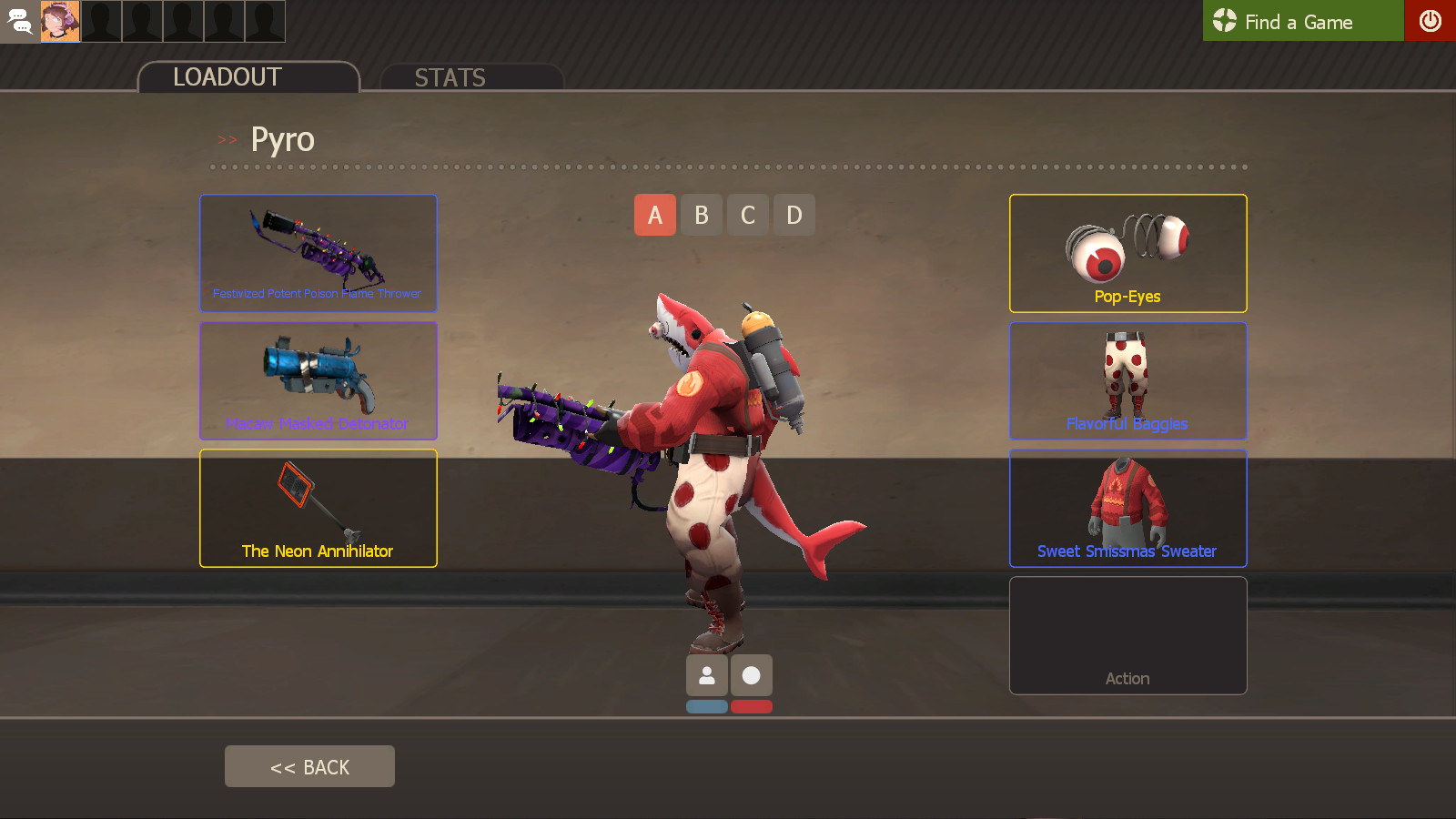Switch preview to RED team
This screenshot has height=819, width=1456.
click(752, 706)
